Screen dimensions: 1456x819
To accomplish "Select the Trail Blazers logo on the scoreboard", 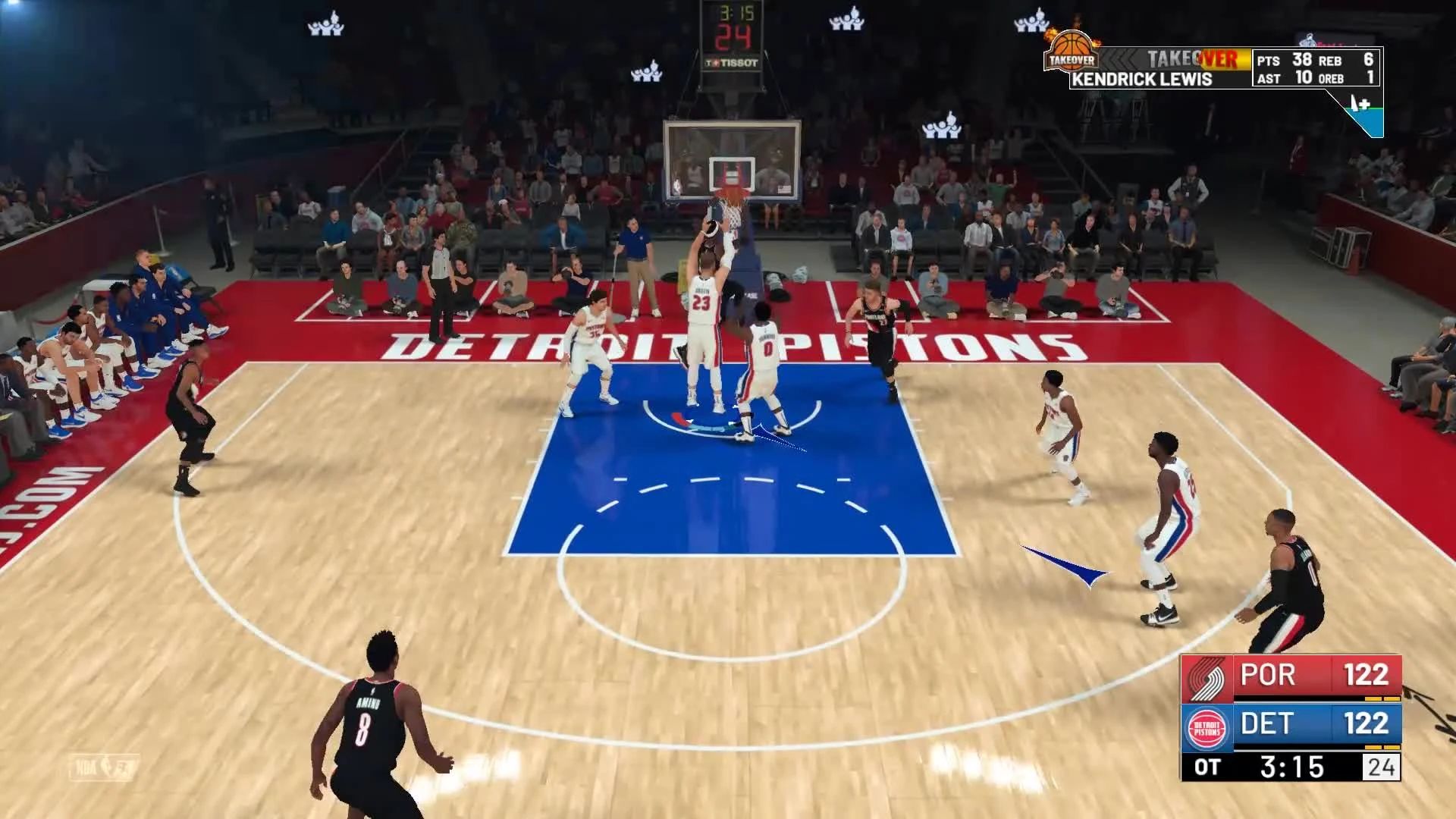I will [1207, 679].
